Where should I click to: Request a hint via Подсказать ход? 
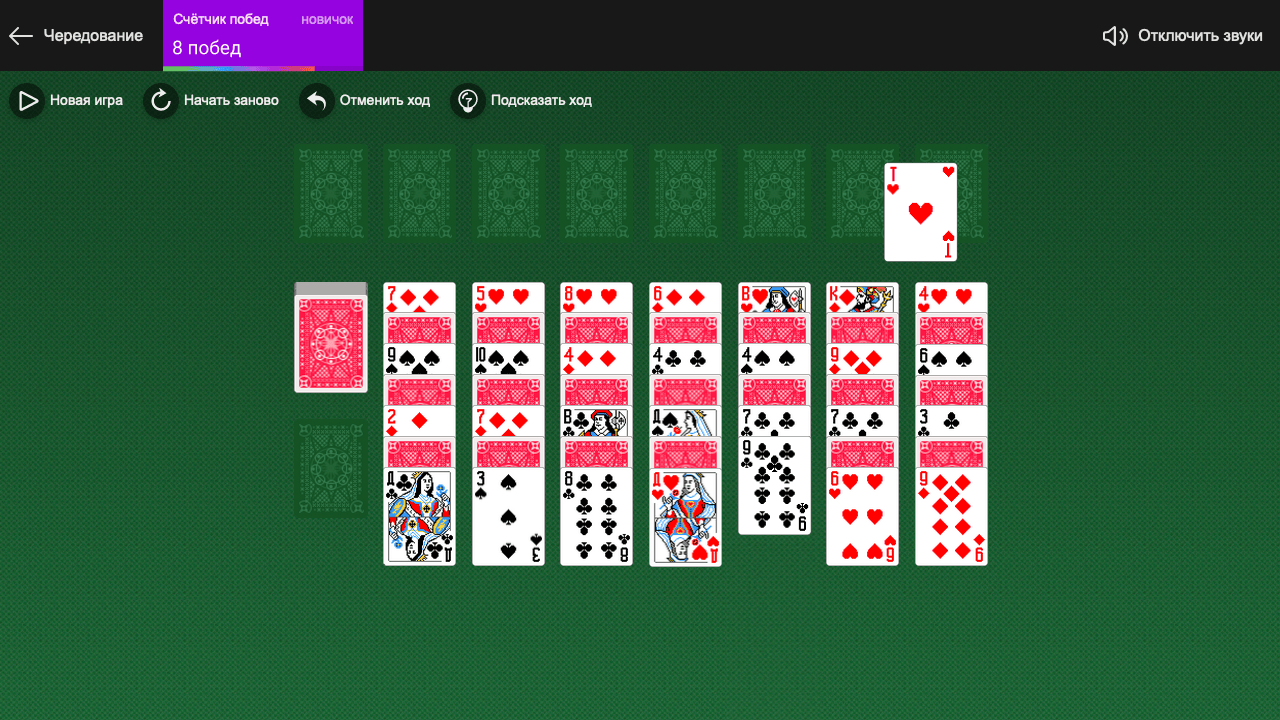541,100
